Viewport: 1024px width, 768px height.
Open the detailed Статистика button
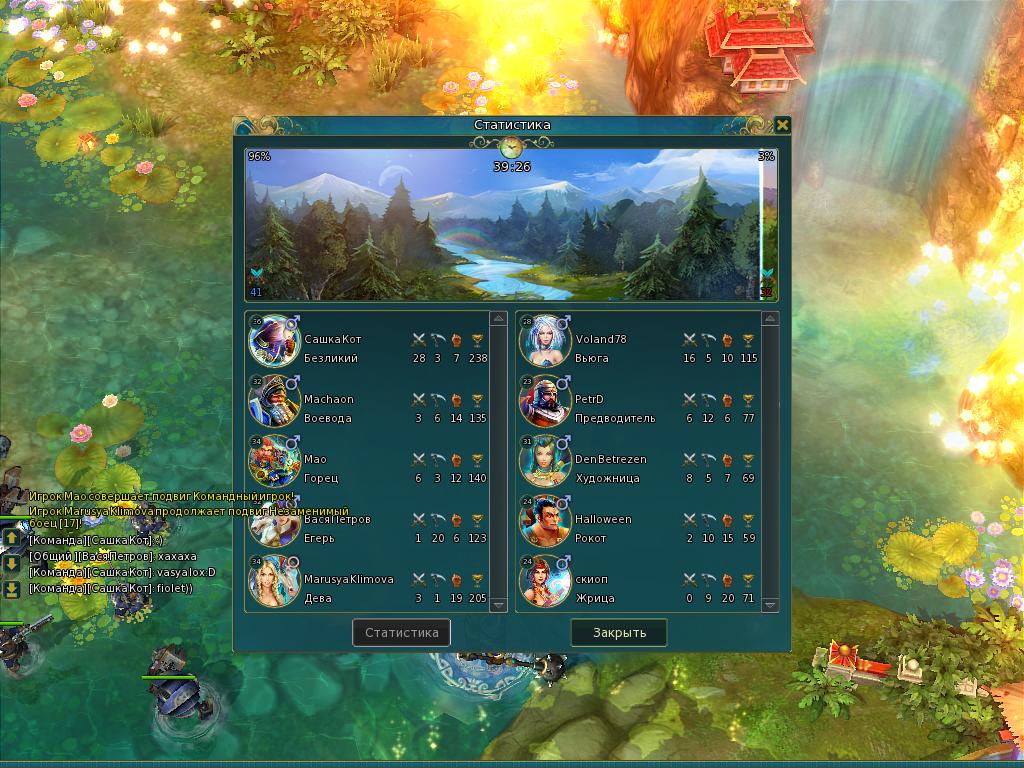[401, 632]
